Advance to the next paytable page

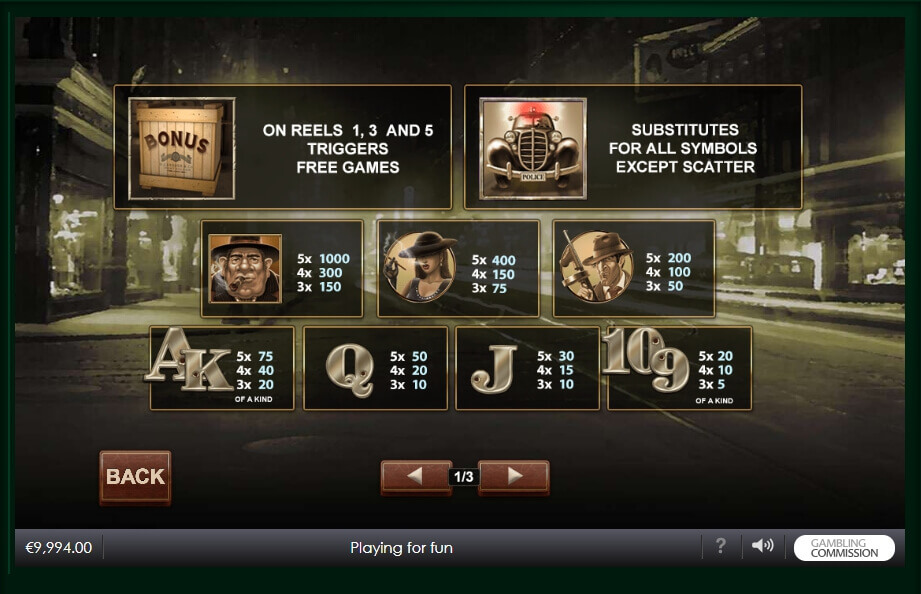coord(514,477)
